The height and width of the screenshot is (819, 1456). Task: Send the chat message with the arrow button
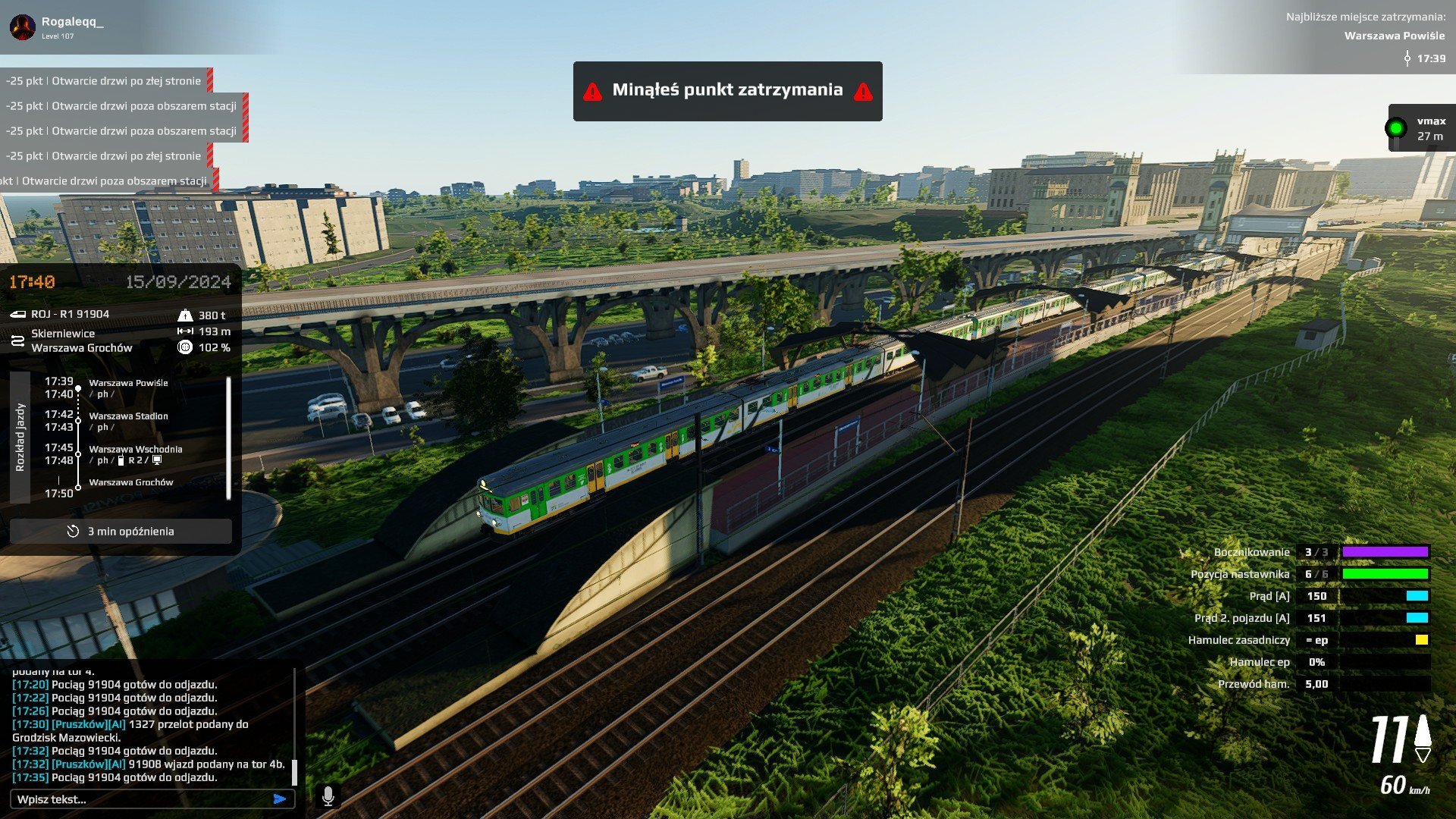(280, 799)
